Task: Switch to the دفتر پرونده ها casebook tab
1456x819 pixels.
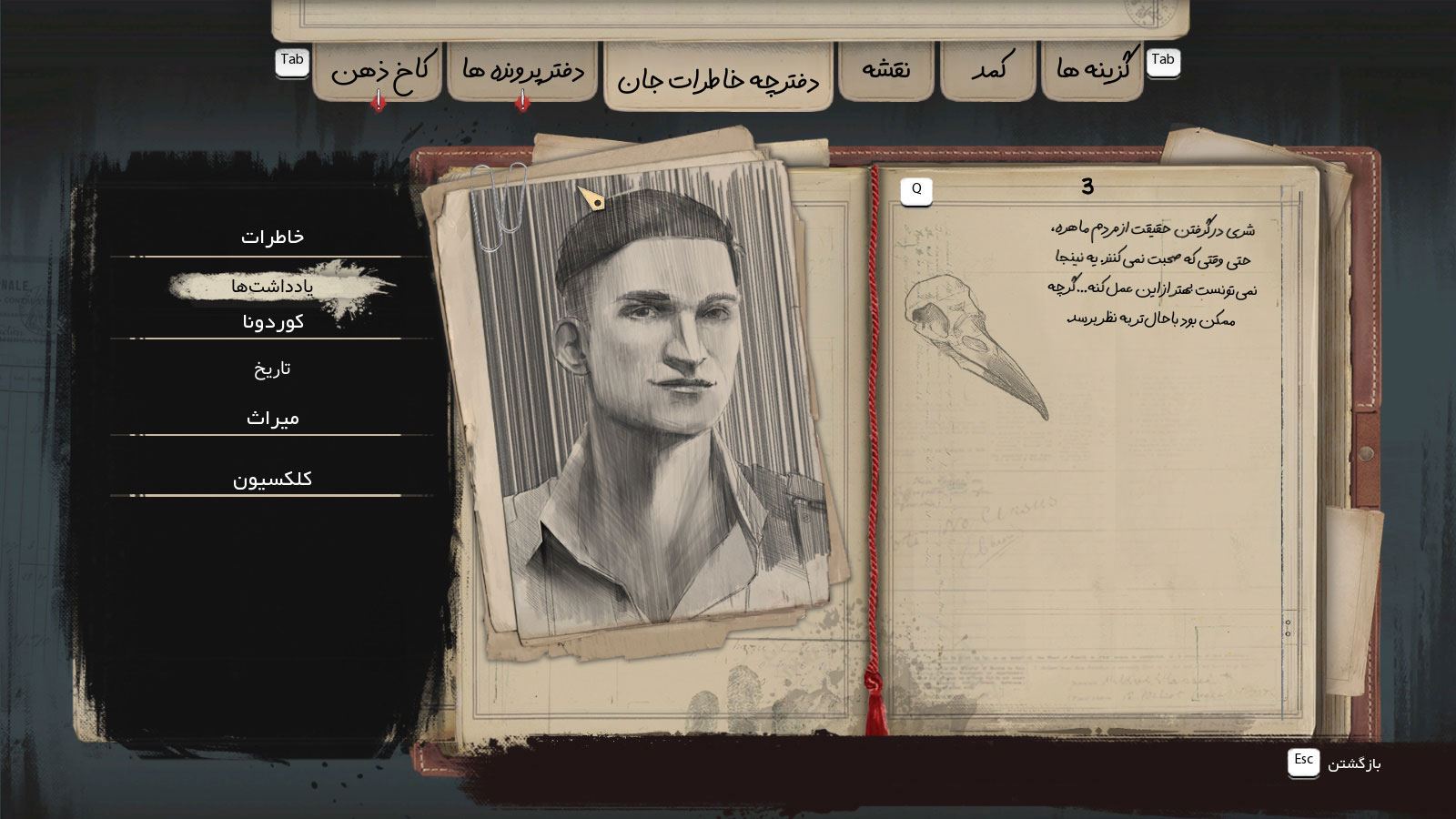Action: [523, 71]
